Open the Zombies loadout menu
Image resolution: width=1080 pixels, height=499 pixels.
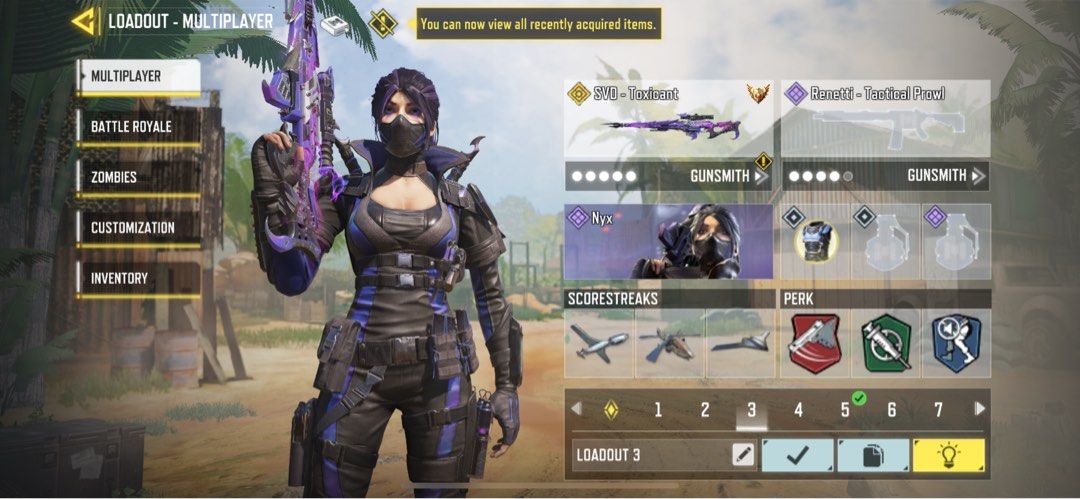click(138, 177)
